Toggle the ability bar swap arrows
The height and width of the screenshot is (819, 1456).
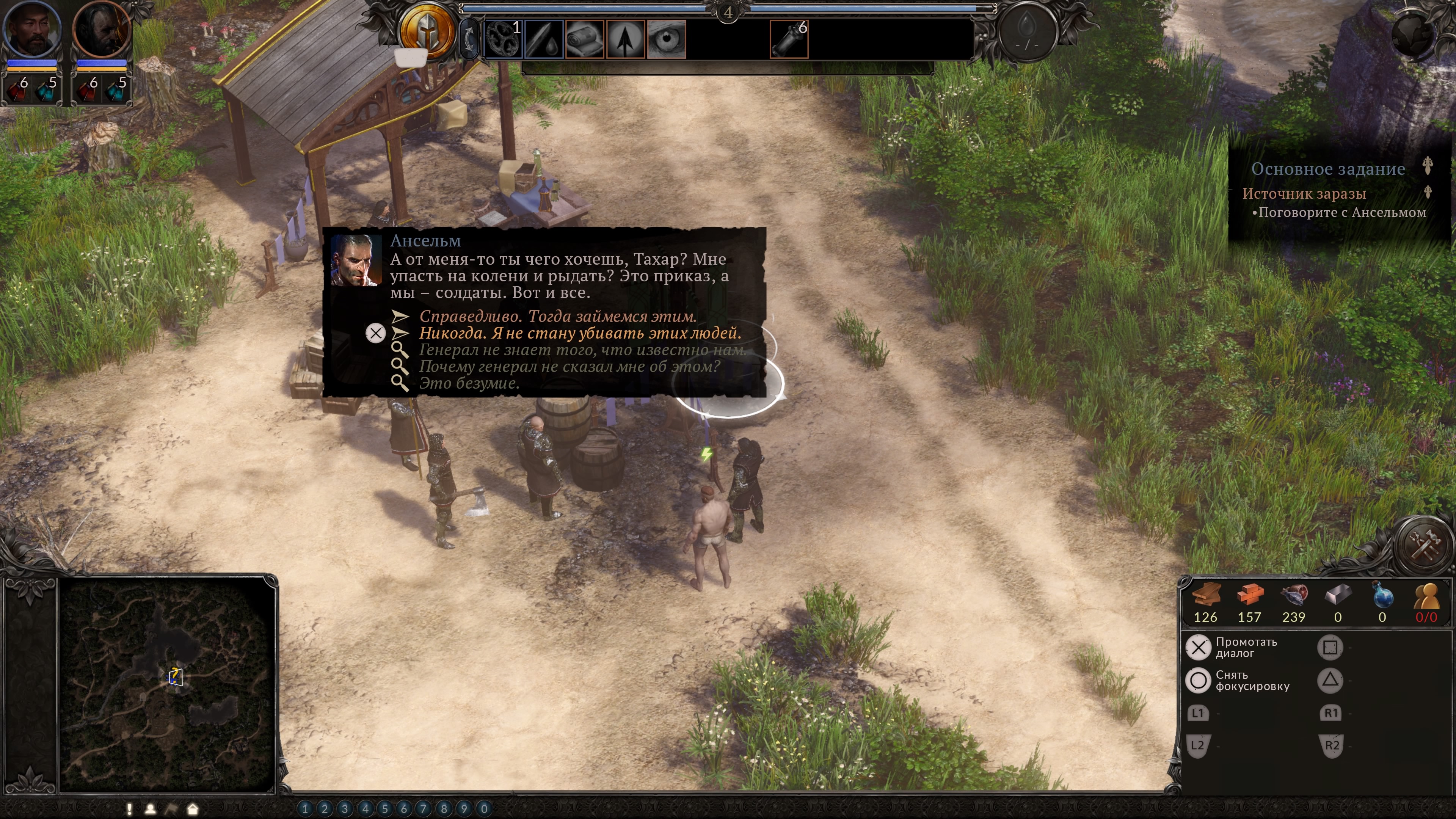(469, 38)
